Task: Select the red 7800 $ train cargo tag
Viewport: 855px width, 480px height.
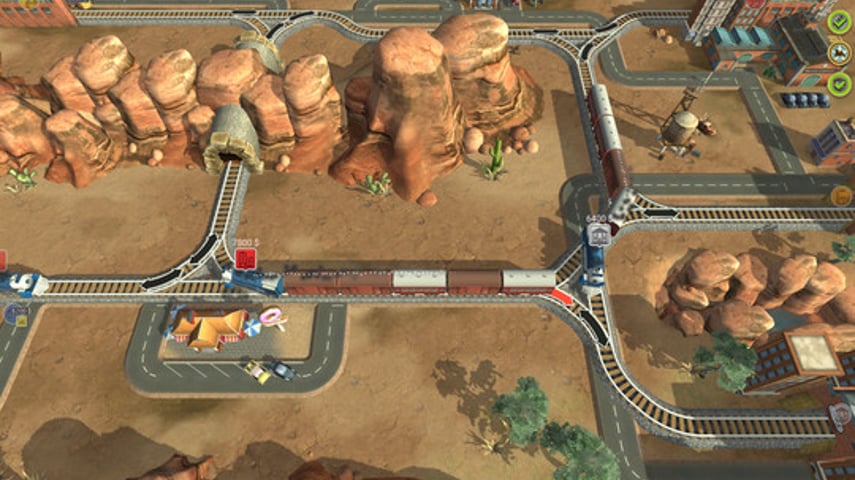Action: pos(243,260)
